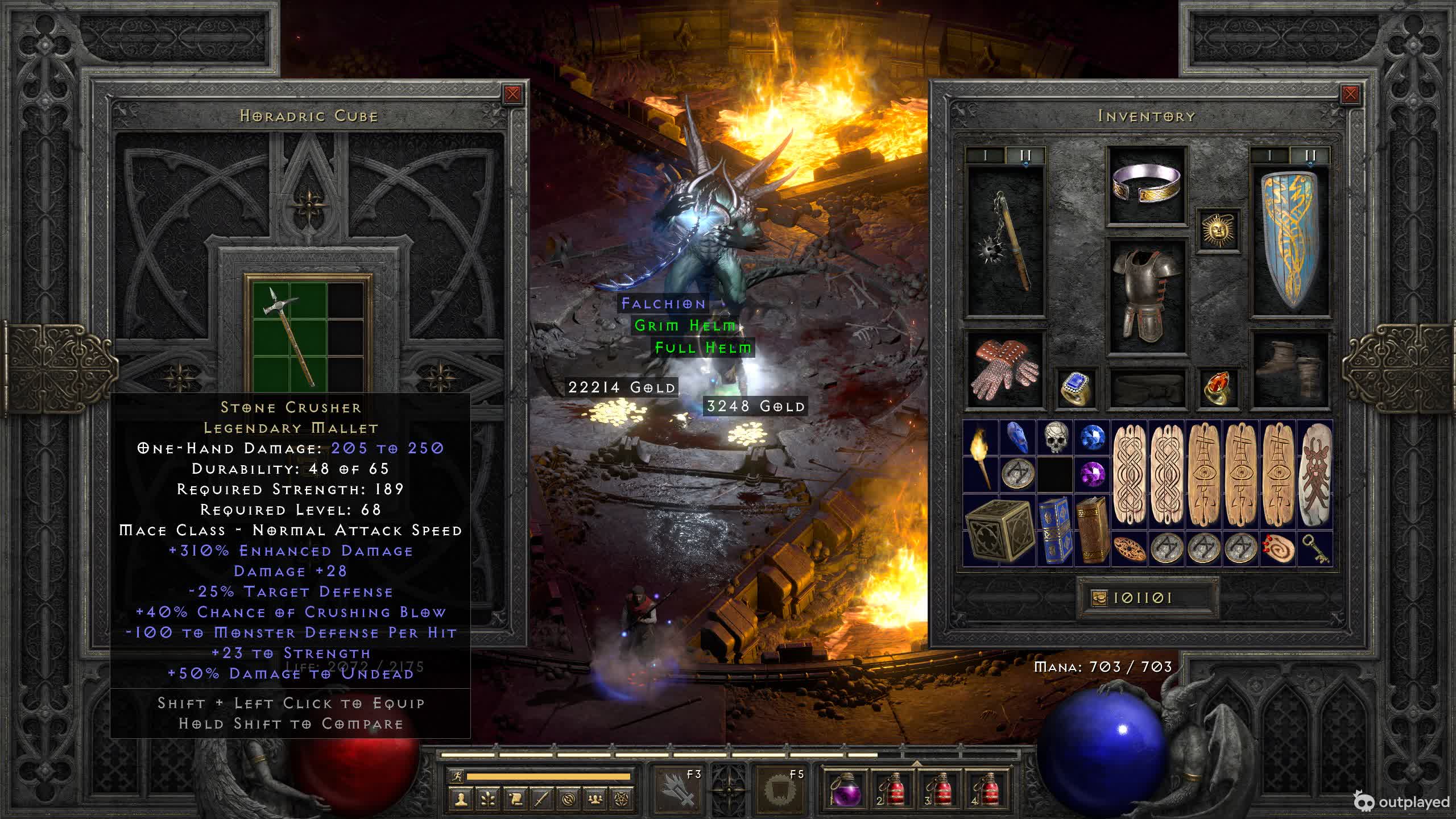Image resolution: width=1456 pixels, height=819 pixels.
Task: Click the sun-face amulet slot
Action: click(x=1217, y=230)
